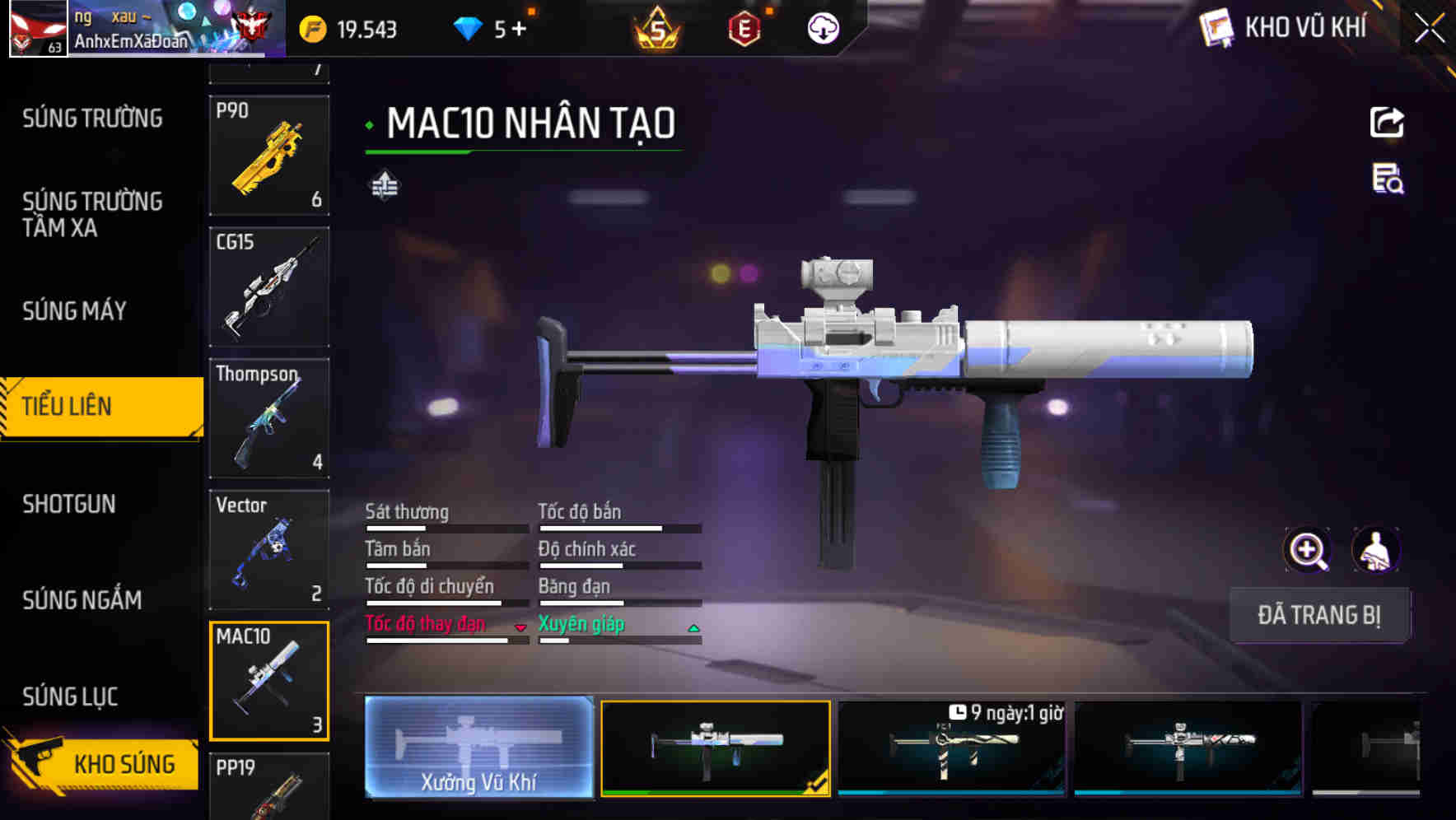Preview weapon on character icon
This screenshot has width=1456, height=820.
(x=1375, y=550)
